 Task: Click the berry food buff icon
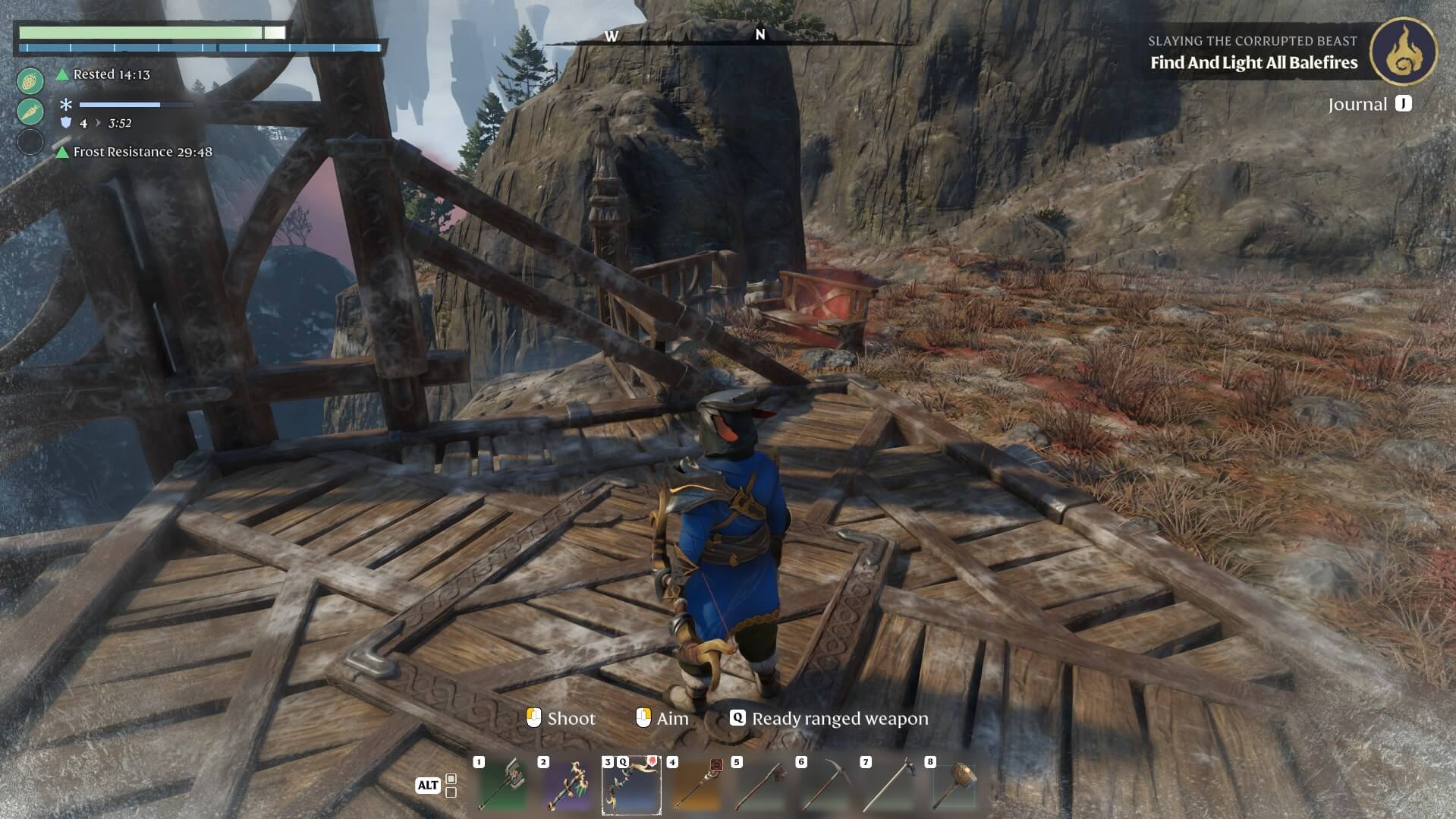click(30, 80)
